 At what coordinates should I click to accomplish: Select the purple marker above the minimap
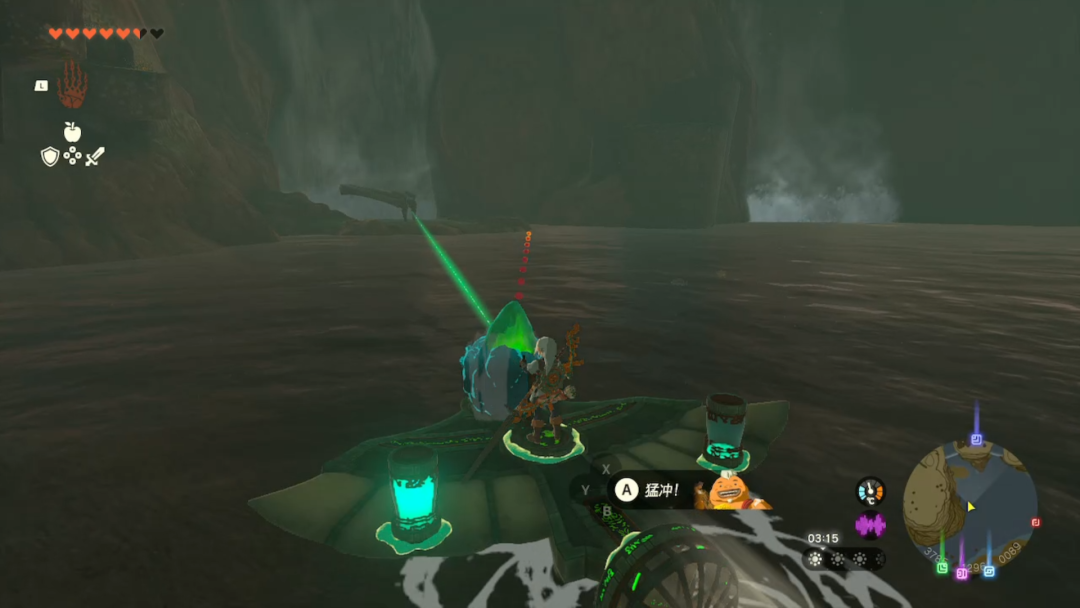[976, 439]
